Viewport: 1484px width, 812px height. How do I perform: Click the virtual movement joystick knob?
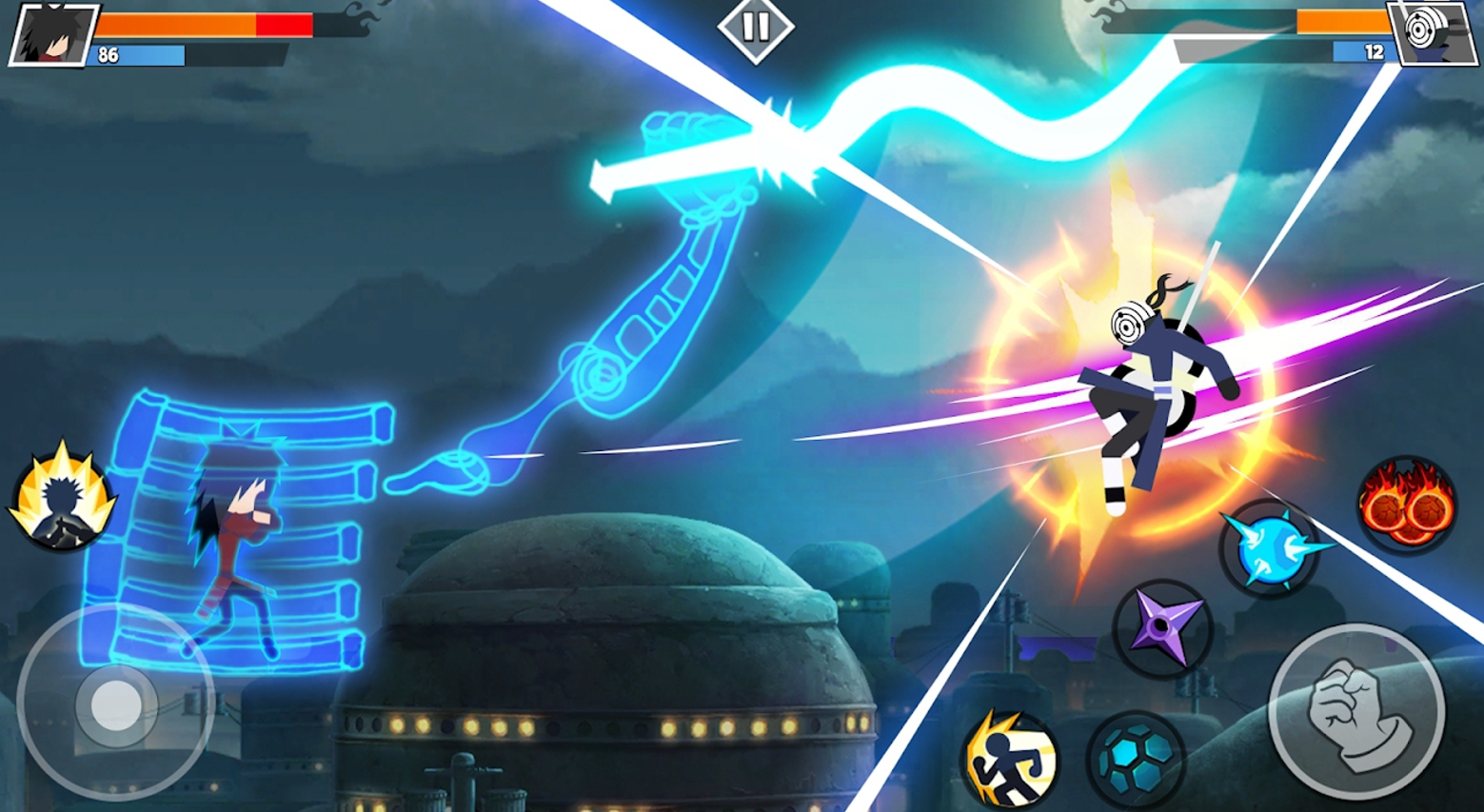click(116, 705)
